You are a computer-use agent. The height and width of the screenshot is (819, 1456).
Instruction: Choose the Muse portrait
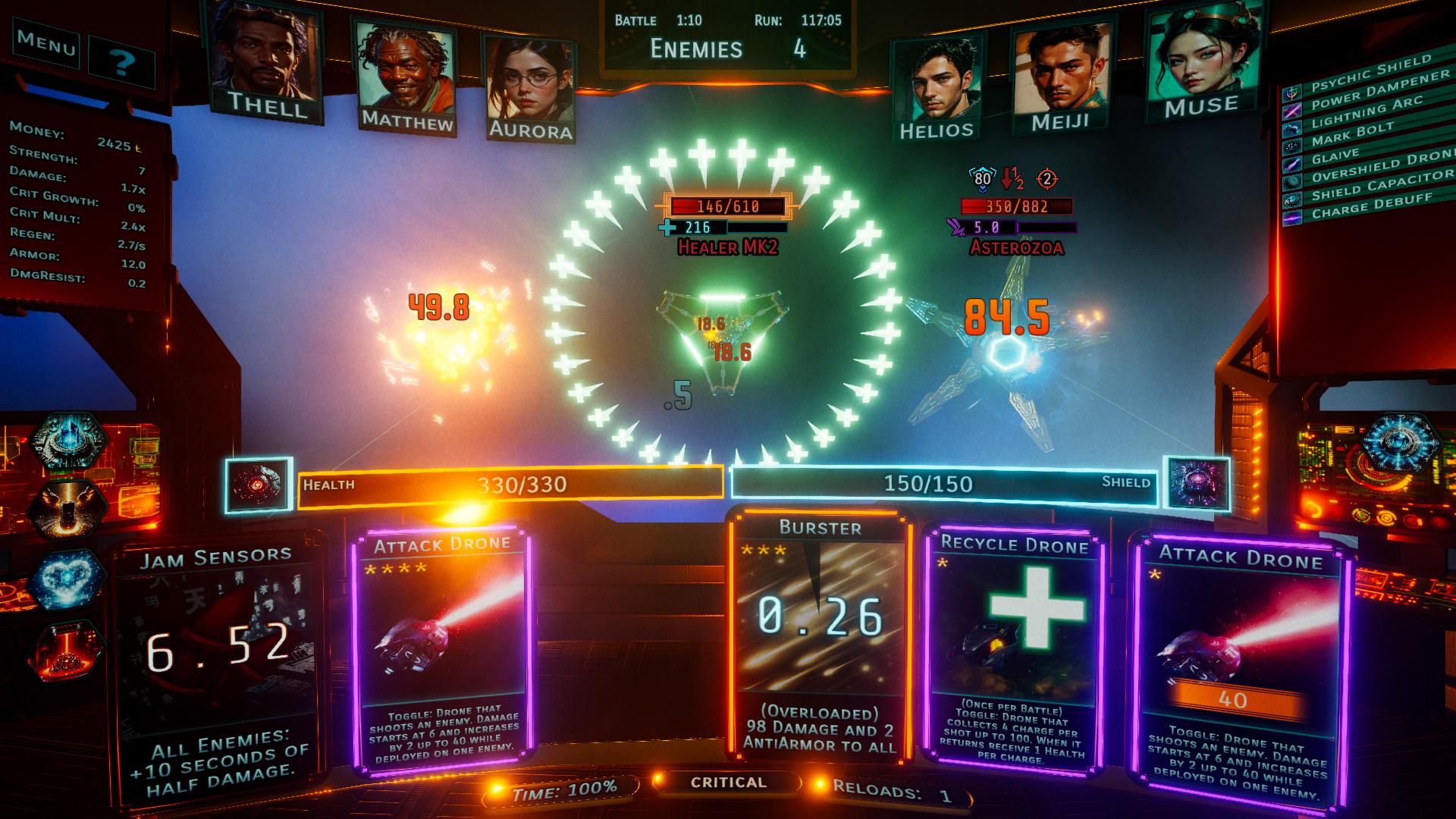click(1202, 62)
